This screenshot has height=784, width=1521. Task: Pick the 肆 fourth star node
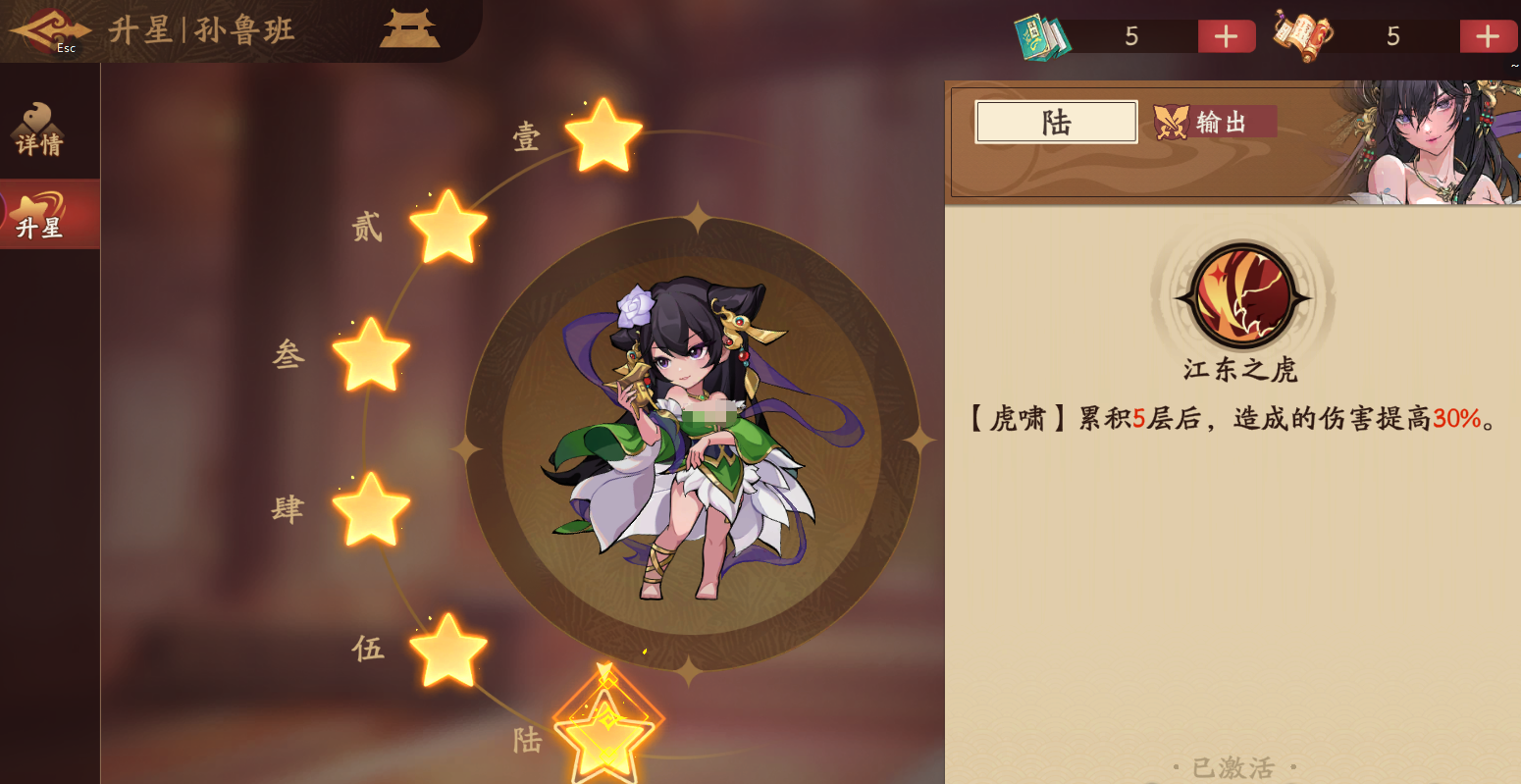pos(371,509)
